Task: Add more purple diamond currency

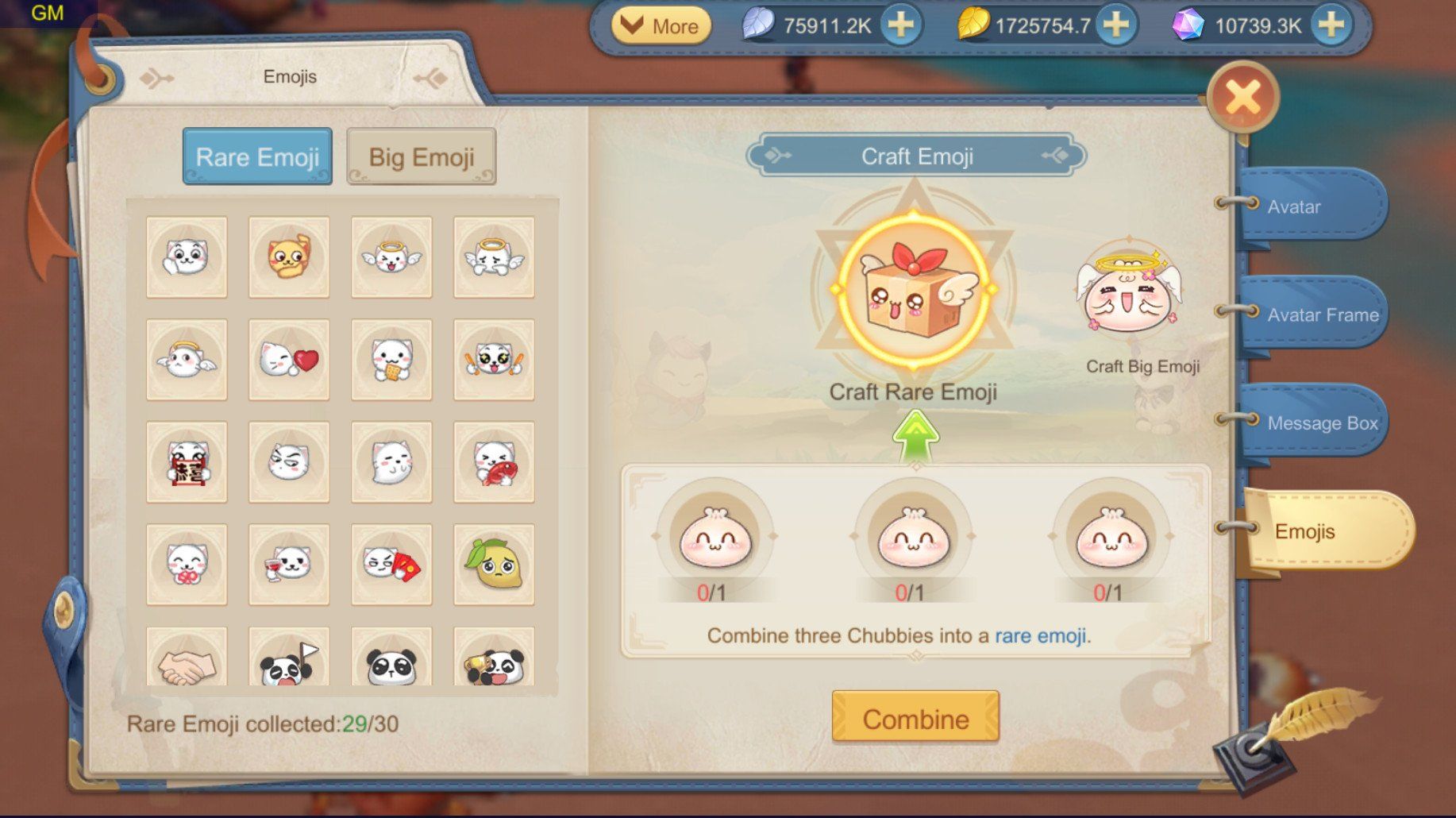Action: point(1331,25)
